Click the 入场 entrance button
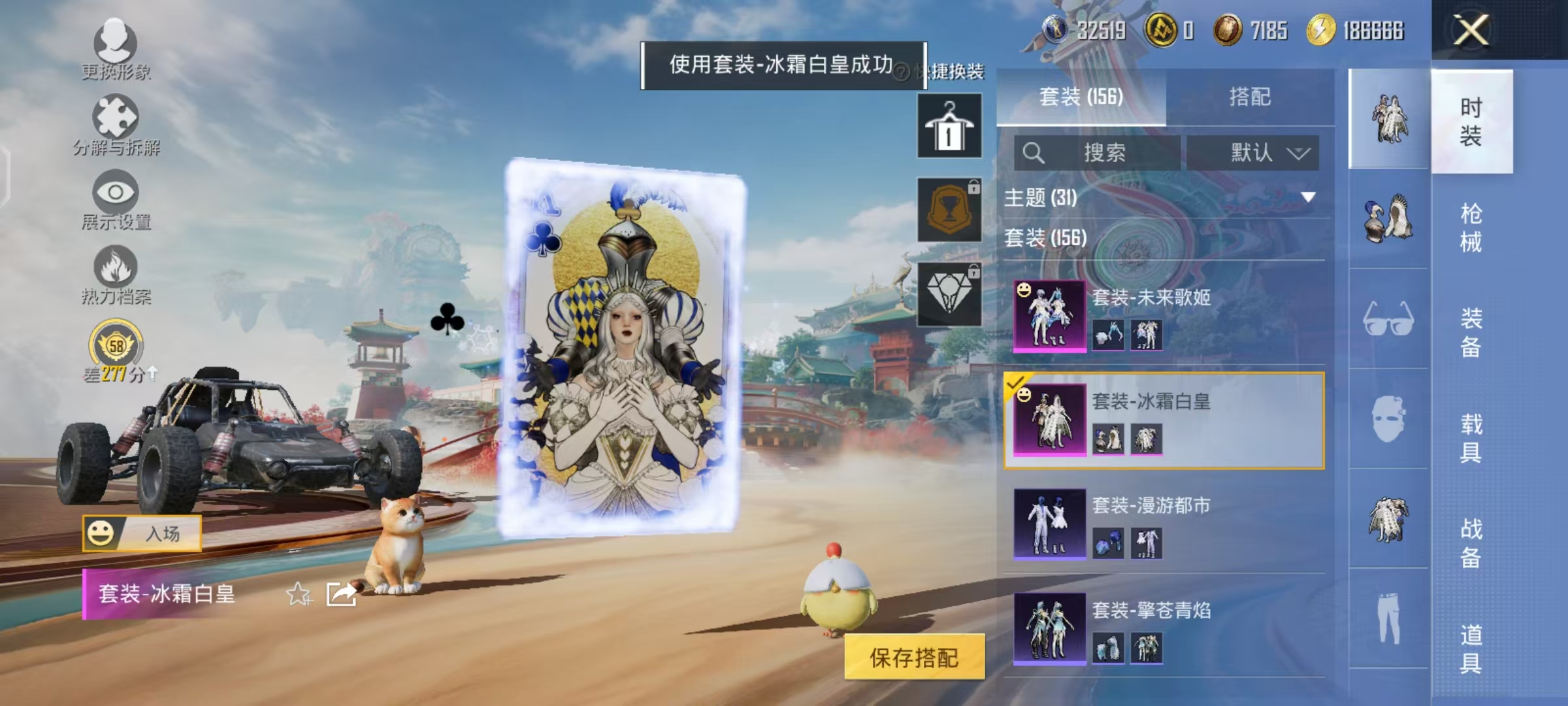 tap(147, 532)
